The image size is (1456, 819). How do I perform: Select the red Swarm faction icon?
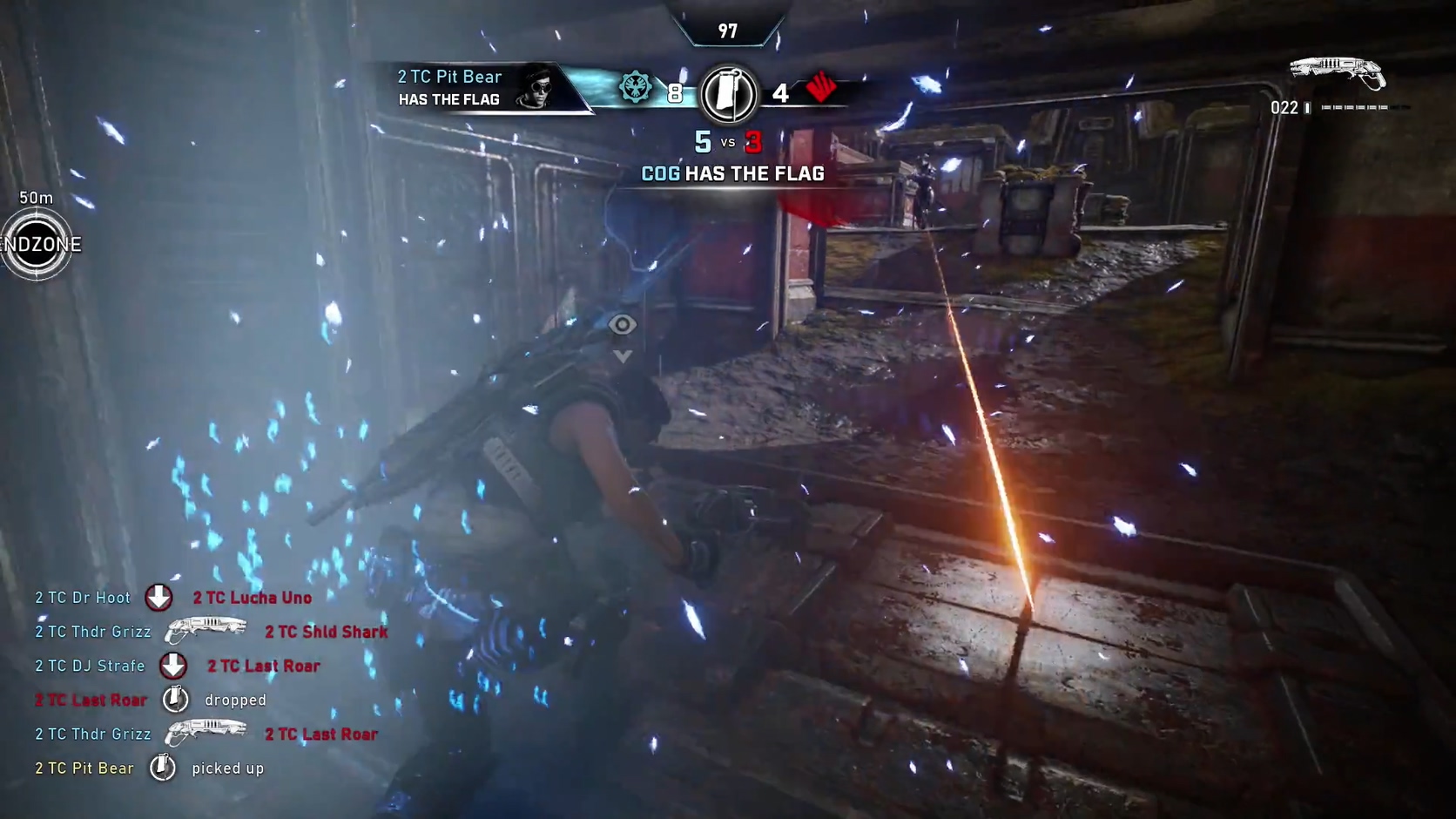point(822,88)
